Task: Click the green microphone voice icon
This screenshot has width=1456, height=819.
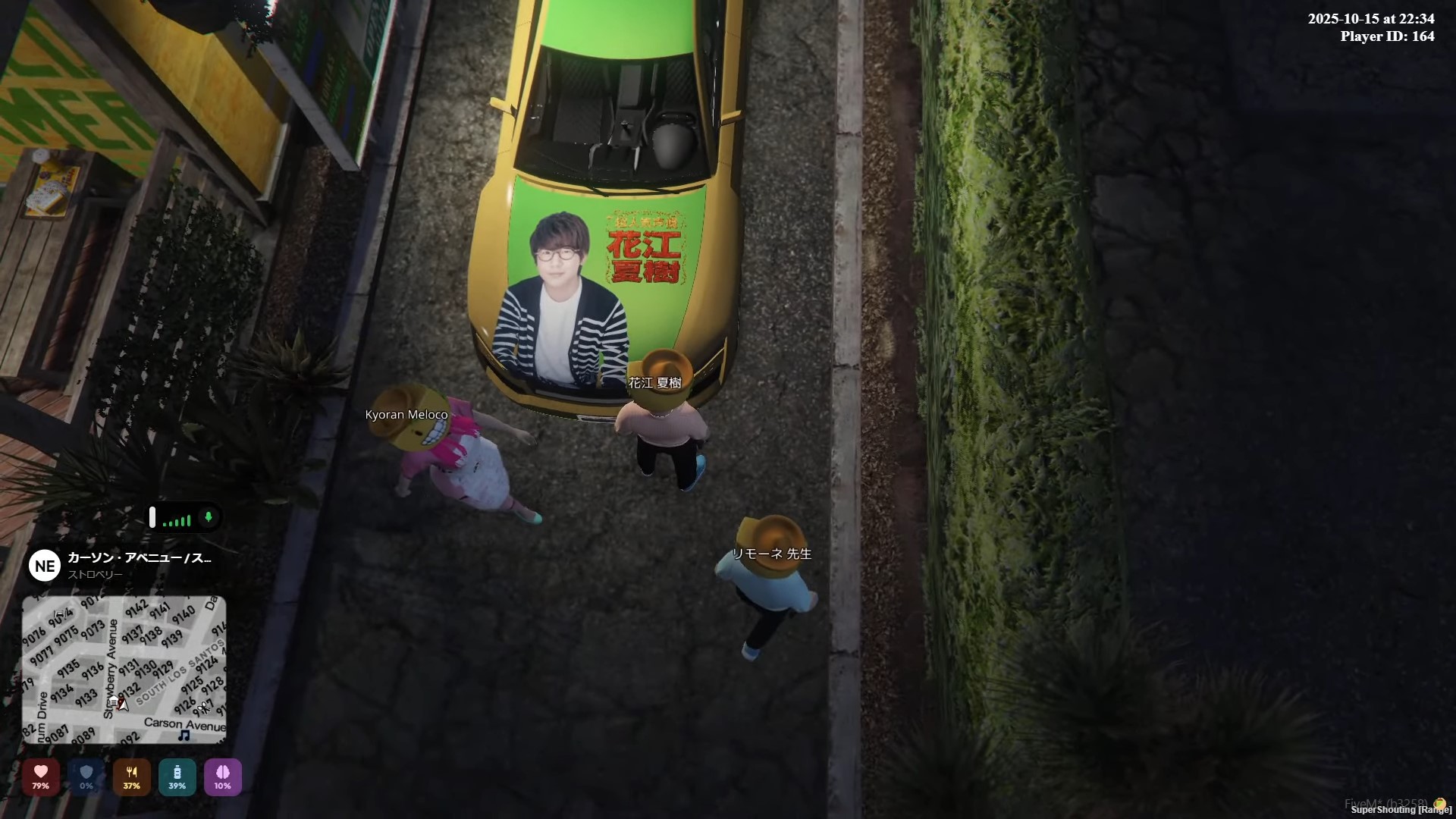Action: pyautogui.click(x=209, y=517)
